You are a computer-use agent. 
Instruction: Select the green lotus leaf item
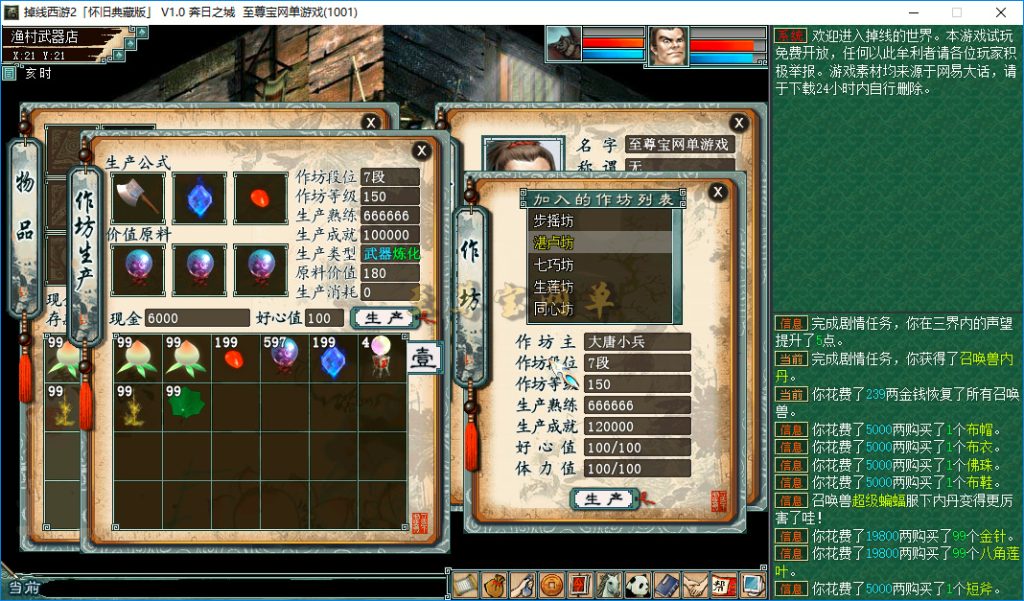pos(187,406)
